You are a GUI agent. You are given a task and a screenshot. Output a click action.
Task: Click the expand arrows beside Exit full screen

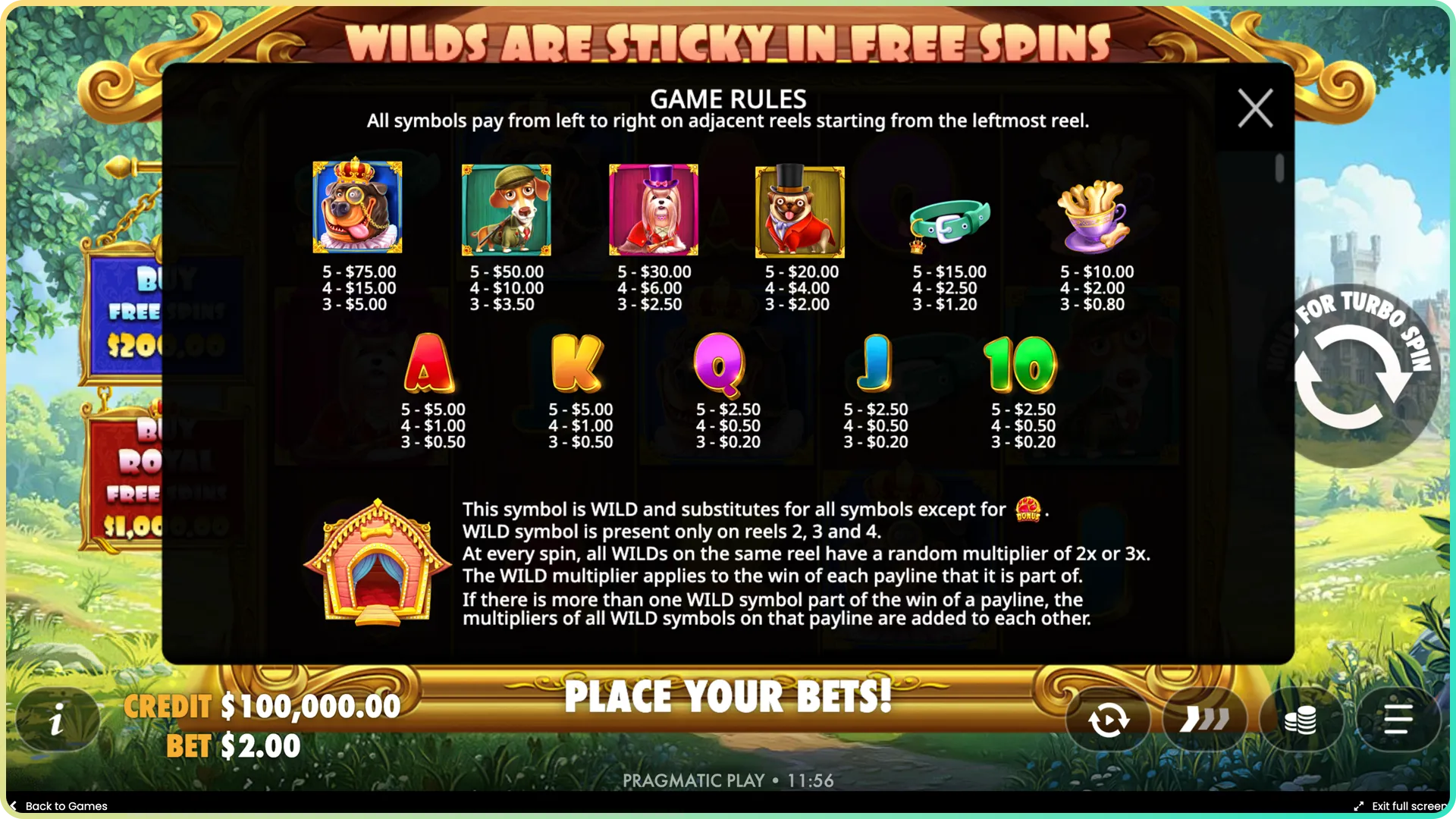coord(1360,806)
